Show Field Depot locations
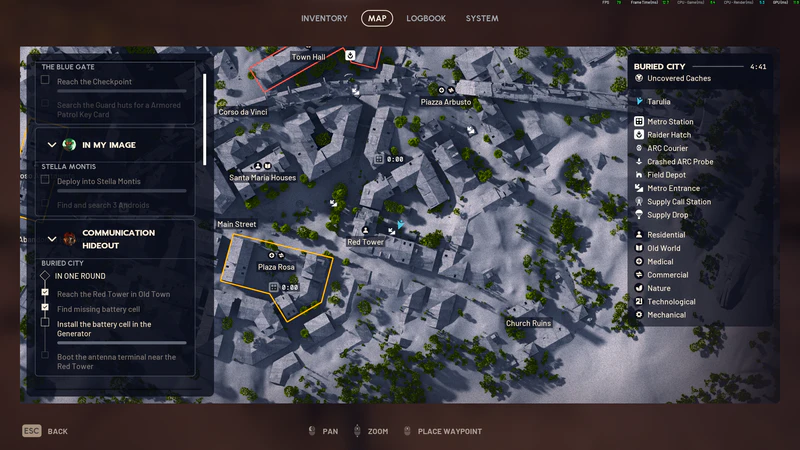Image resolution: width=800 pixels, height=450 pixels. (665, 175)
